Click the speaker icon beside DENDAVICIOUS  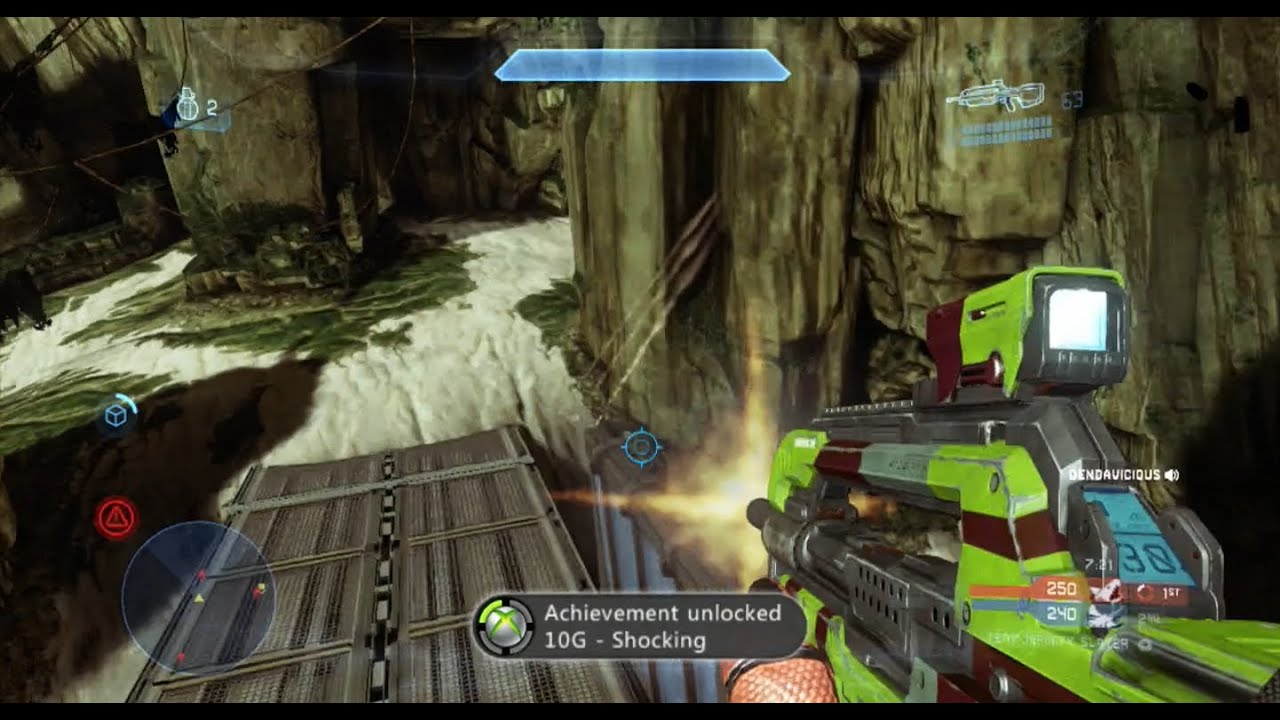pyautogui.click(x=1171, y=475)
